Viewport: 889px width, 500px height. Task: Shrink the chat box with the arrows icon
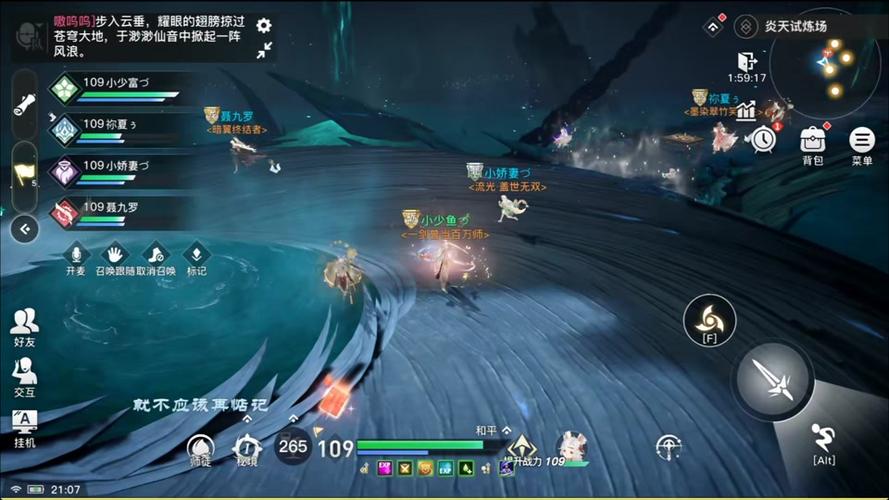264,50
